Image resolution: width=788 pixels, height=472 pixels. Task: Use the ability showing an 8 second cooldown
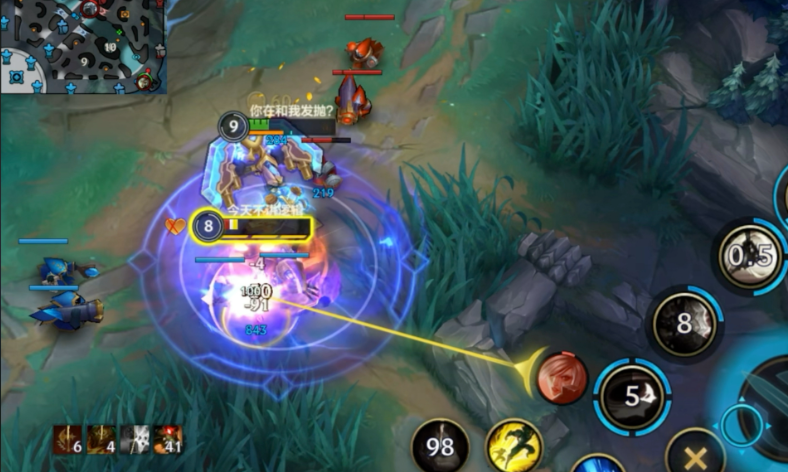click(x=685, y=324)
